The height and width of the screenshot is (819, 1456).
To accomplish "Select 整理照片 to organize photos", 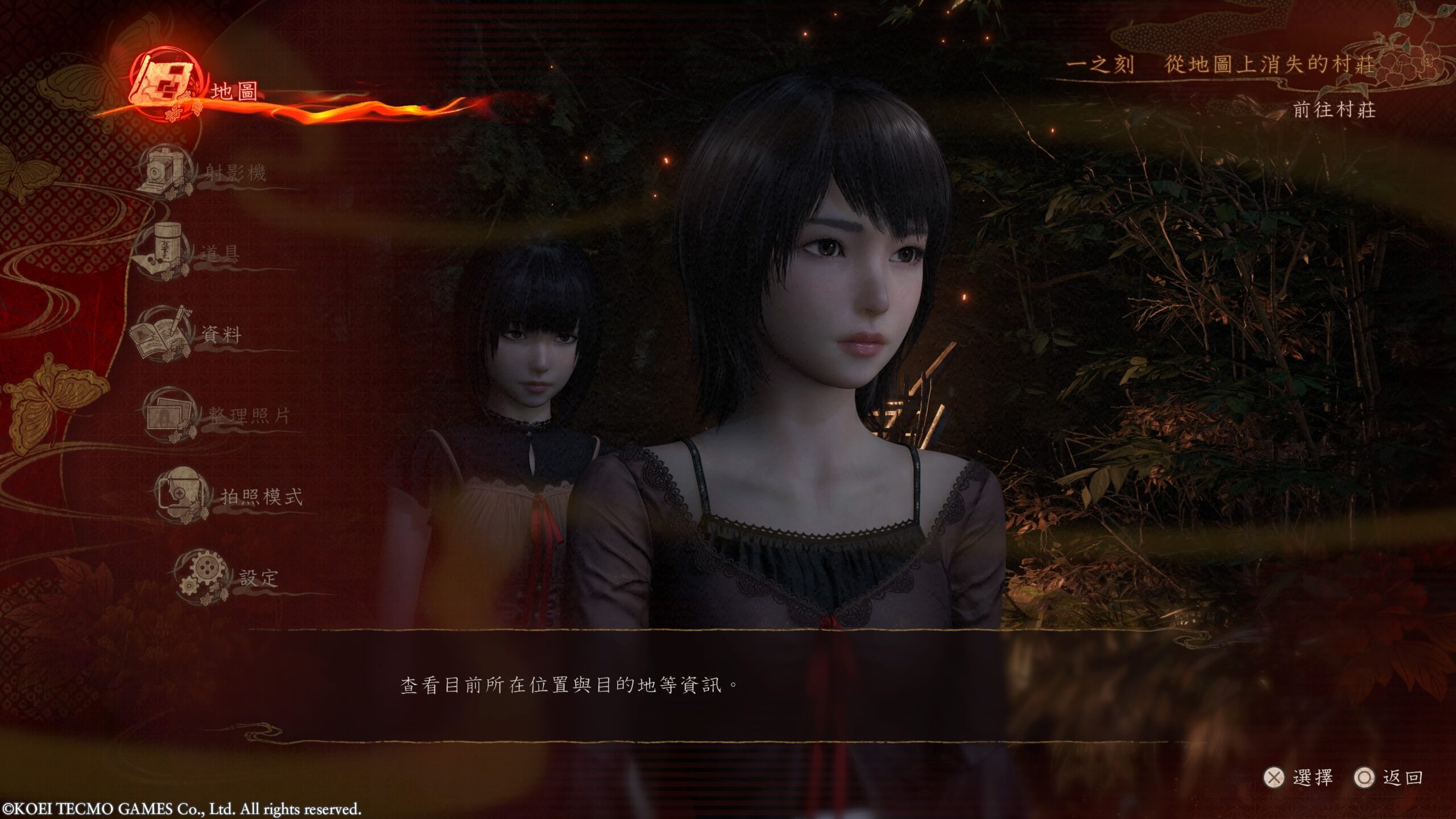I will [x=249, y=416].
